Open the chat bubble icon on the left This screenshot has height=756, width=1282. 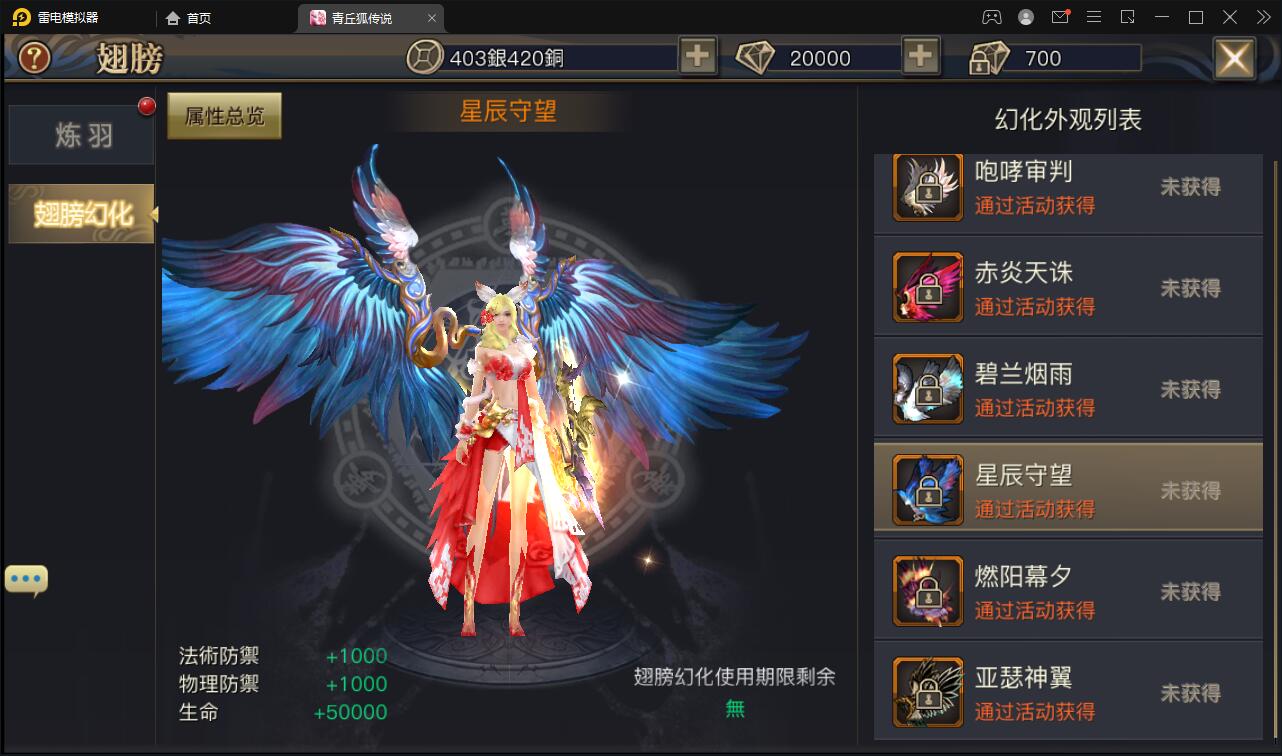26,577
